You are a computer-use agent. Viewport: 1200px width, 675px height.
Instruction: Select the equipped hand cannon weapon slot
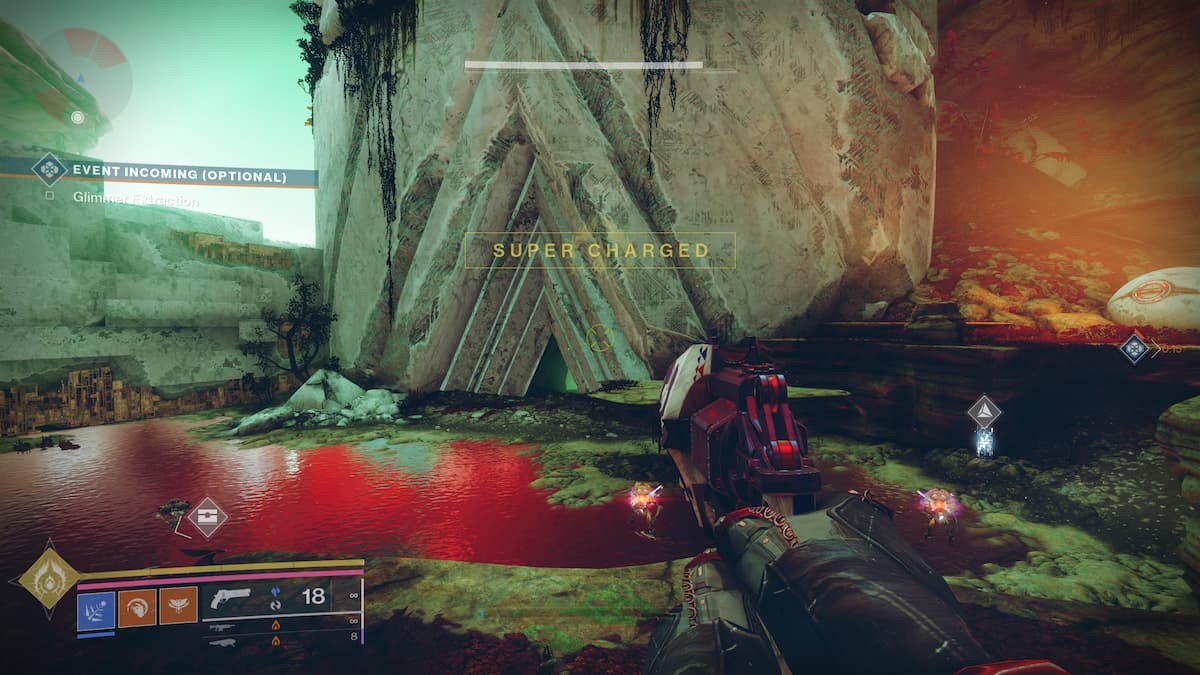click(231, 598)
